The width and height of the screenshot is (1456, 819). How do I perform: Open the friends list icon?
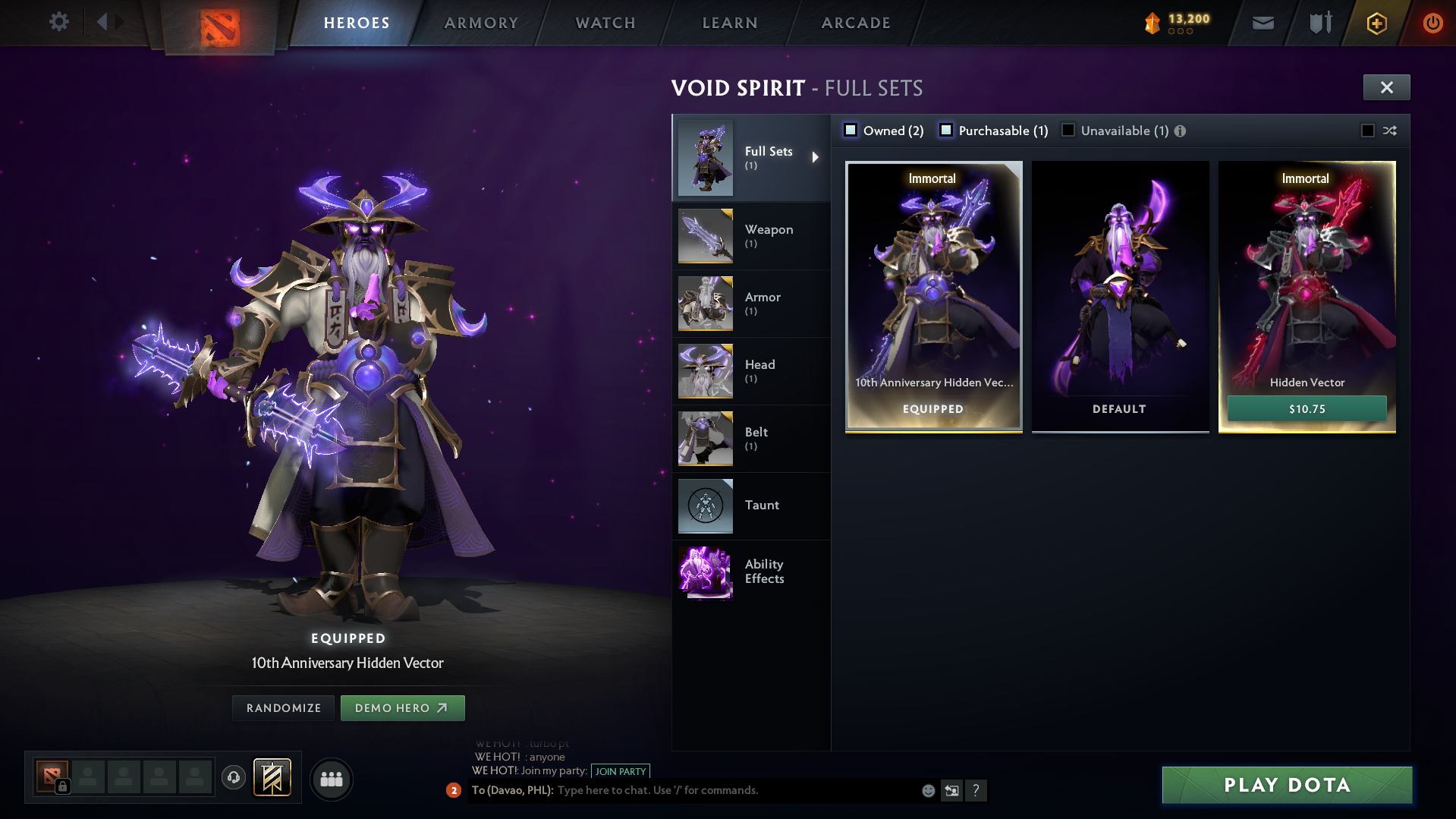[331, 779]
